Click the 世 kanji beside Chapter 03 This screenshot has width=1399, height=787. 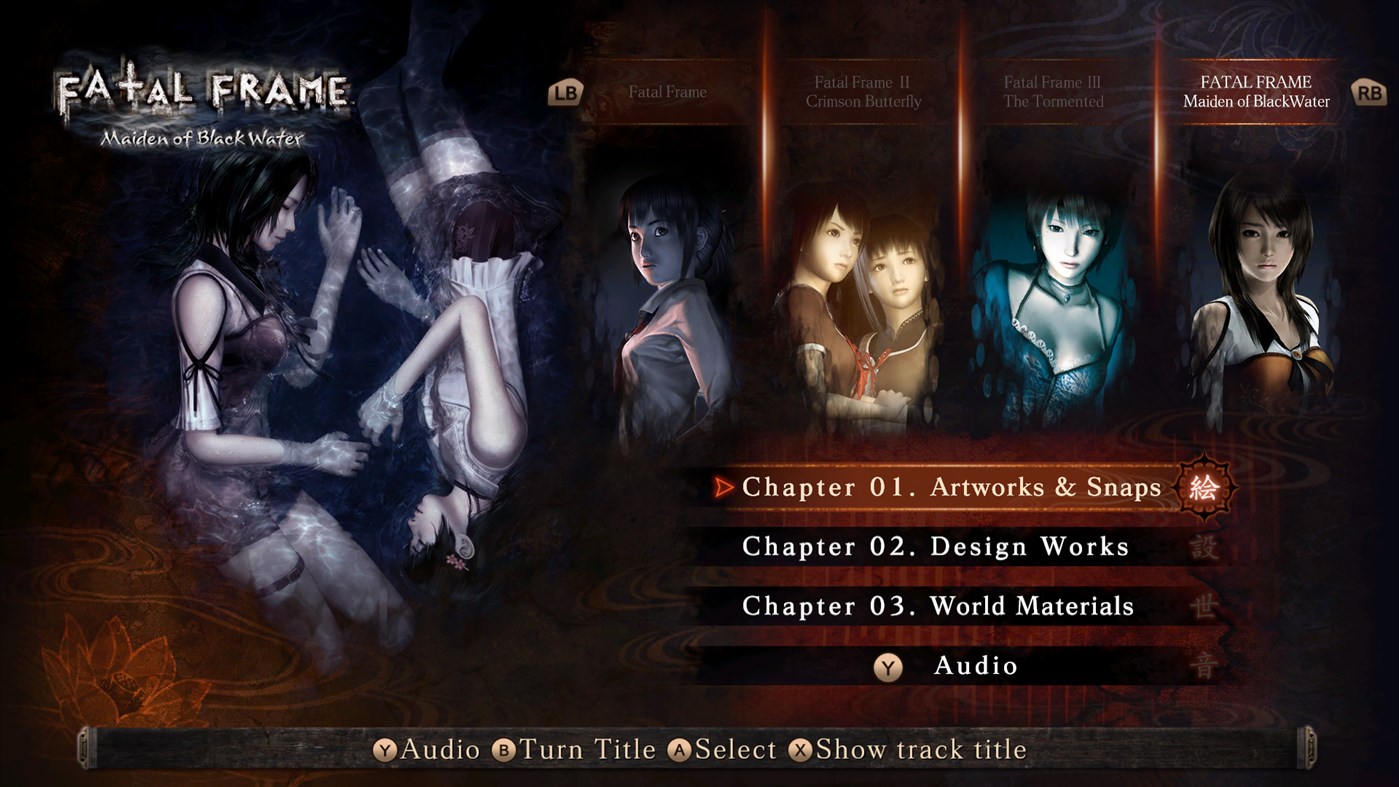click(x=1206, y=607)
